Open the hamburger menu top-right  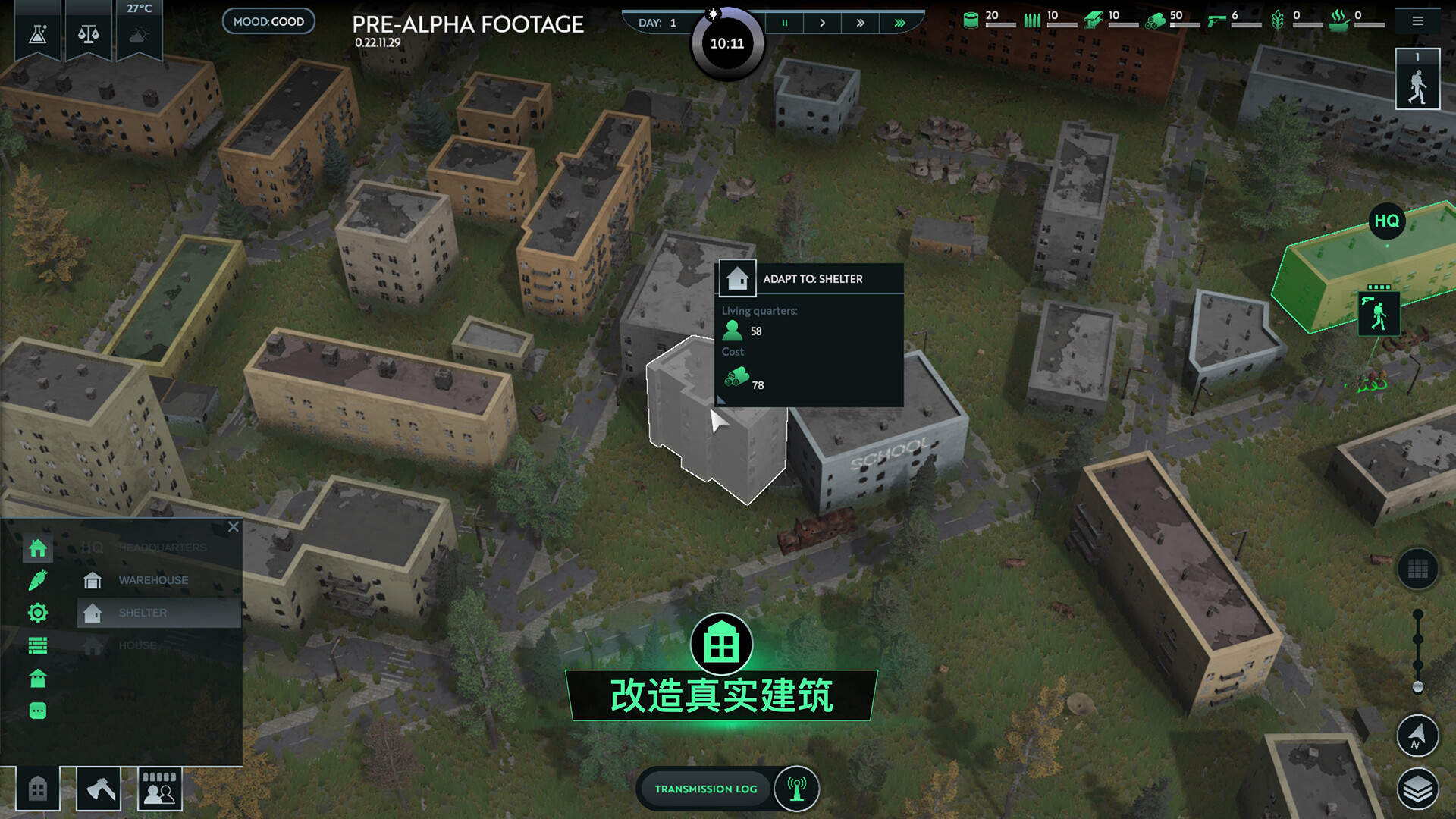1417,20
